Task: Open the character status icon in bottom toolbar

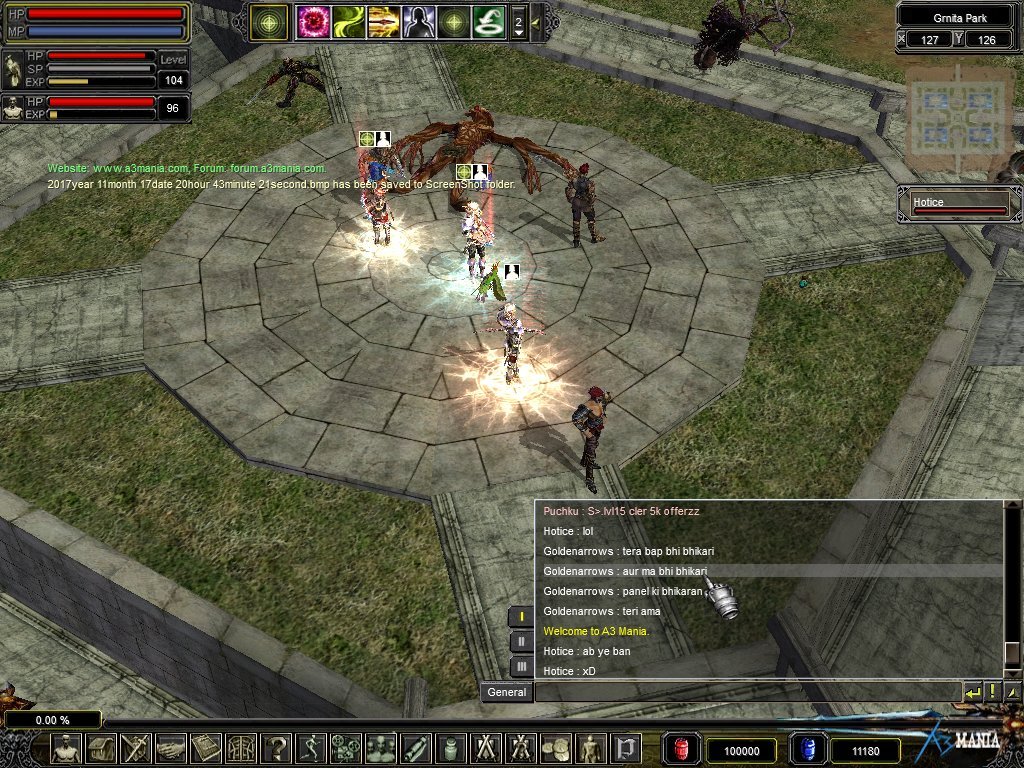Action: (66, 748)
